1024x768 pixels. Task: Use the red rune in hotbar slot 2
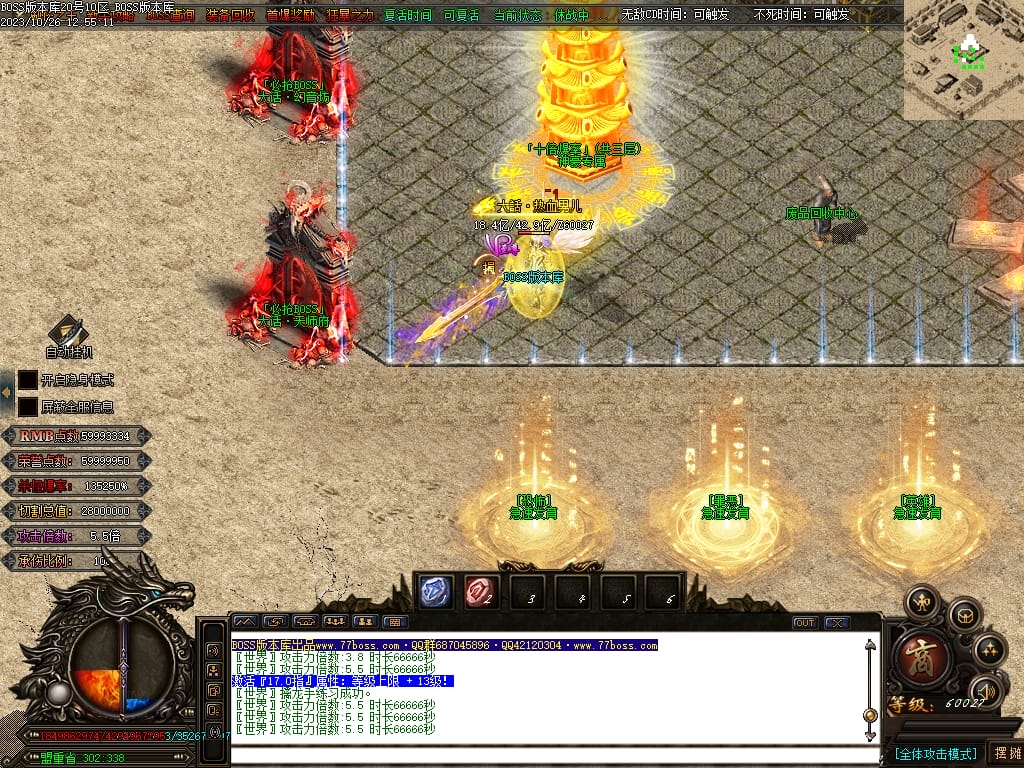(481, 592)
